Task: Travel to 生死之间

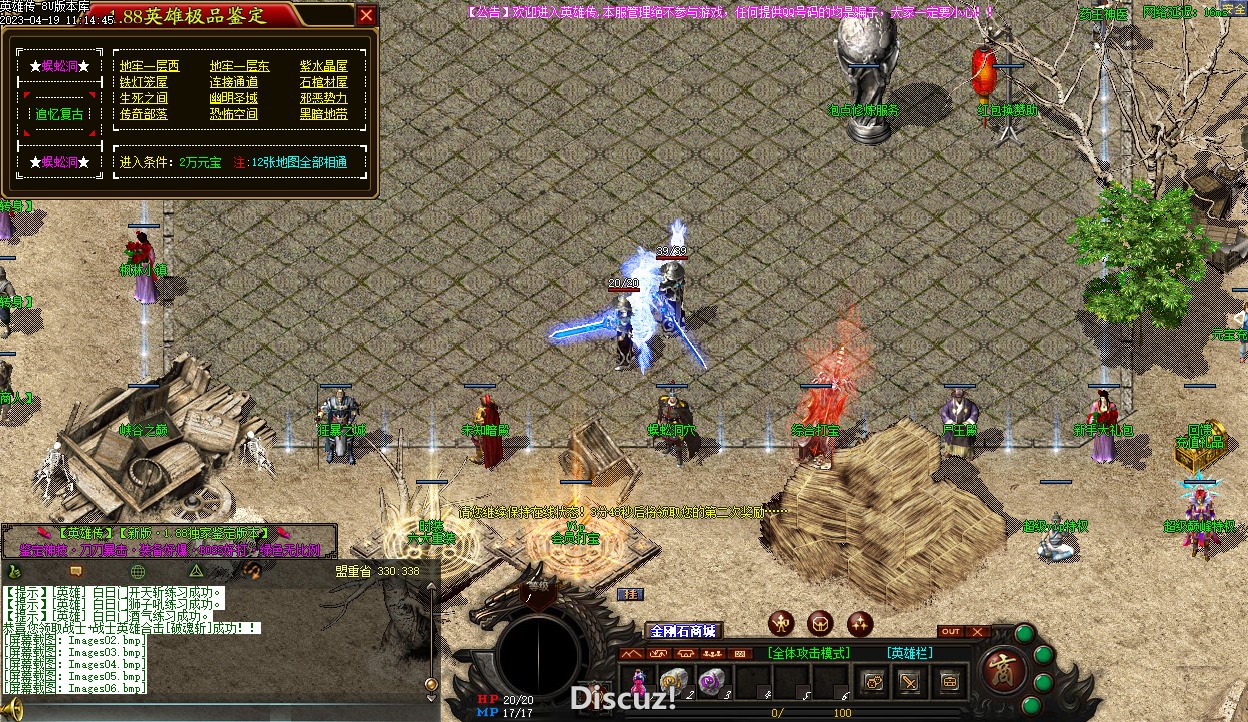Action: click(144, 98)
